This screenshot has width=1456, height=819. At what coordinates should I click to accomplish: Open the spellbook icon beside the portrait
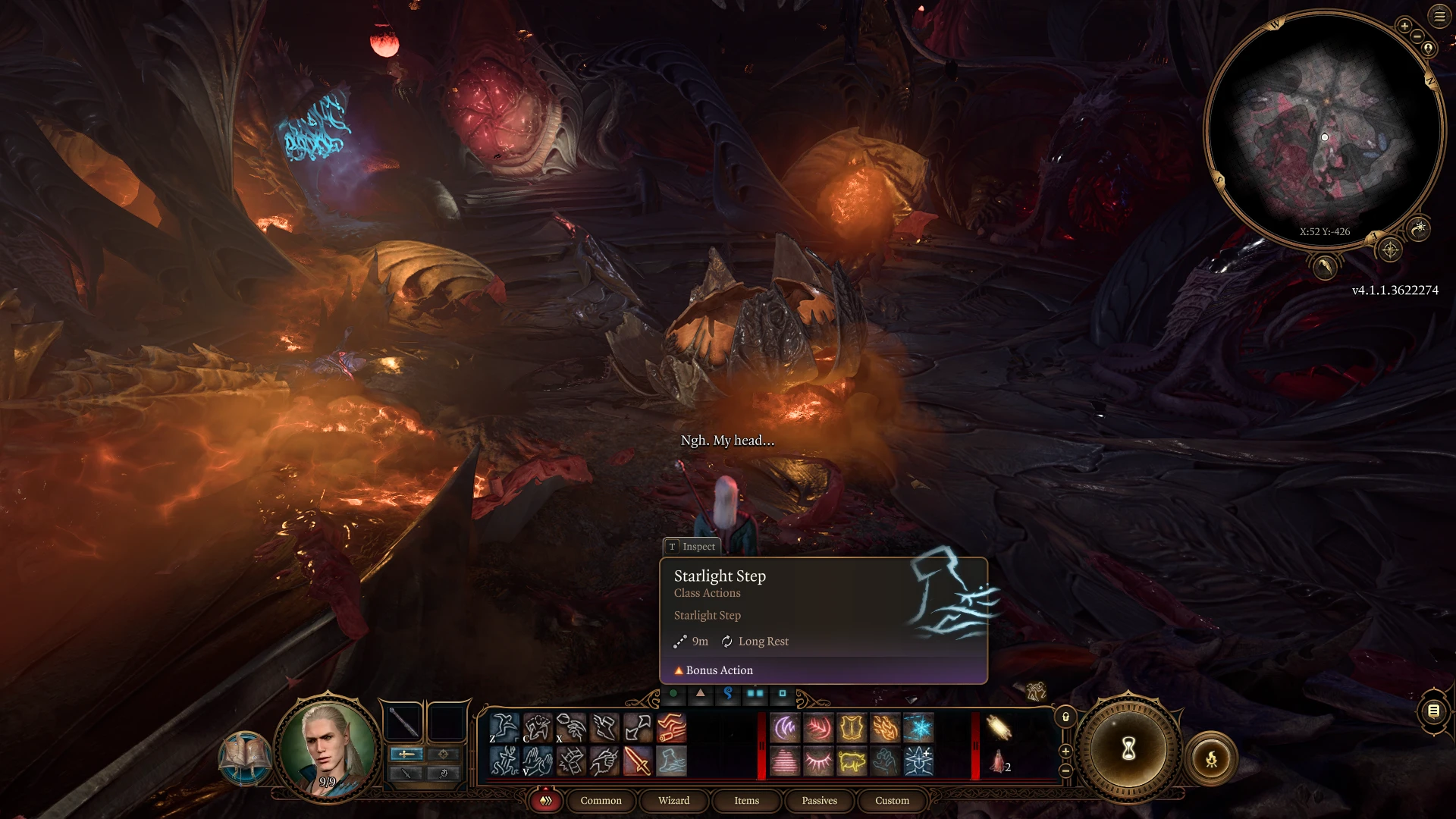click(244, 757)
